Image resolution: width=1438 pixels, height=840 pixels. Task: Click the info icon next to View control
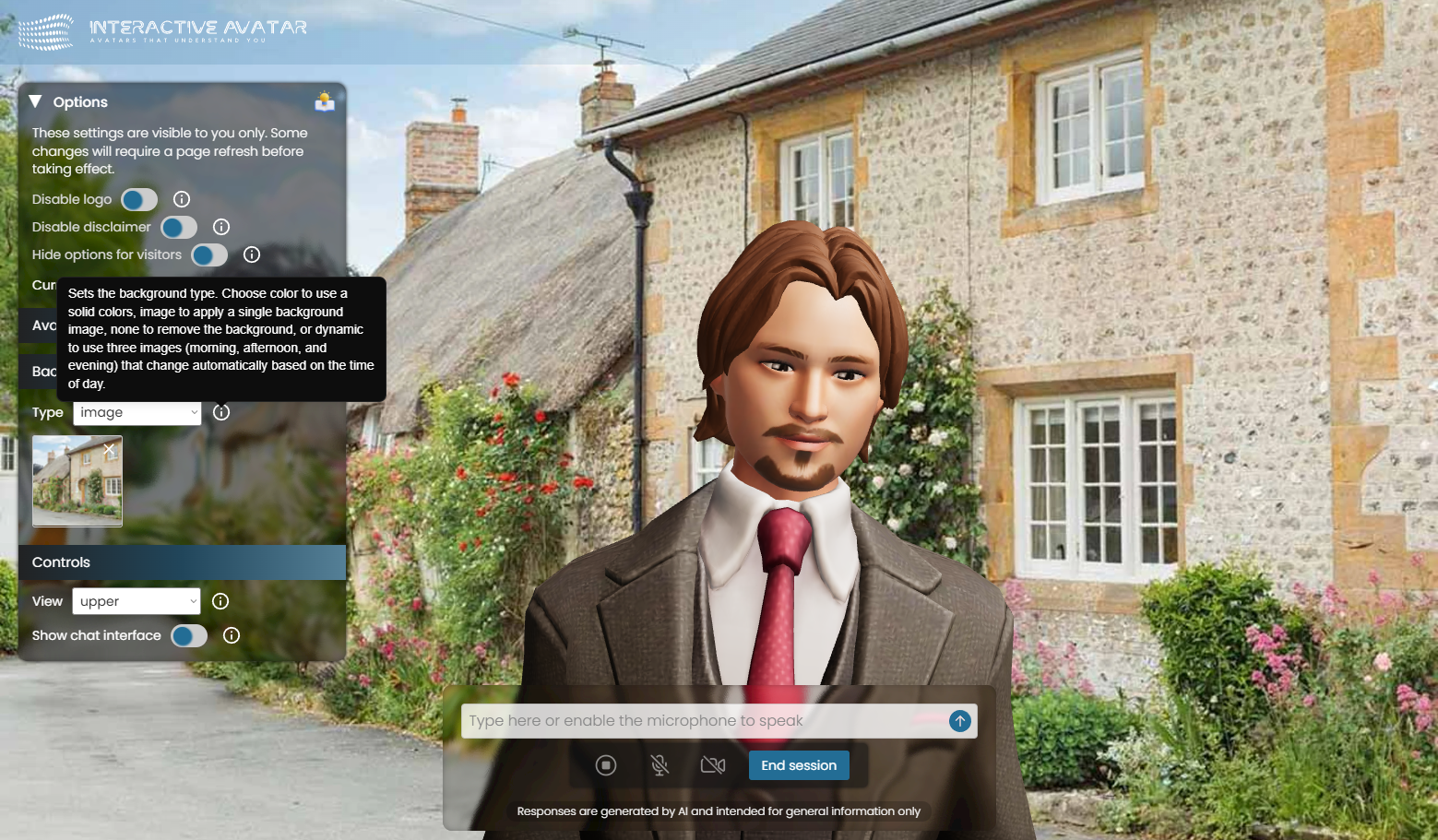click(220, 601)
